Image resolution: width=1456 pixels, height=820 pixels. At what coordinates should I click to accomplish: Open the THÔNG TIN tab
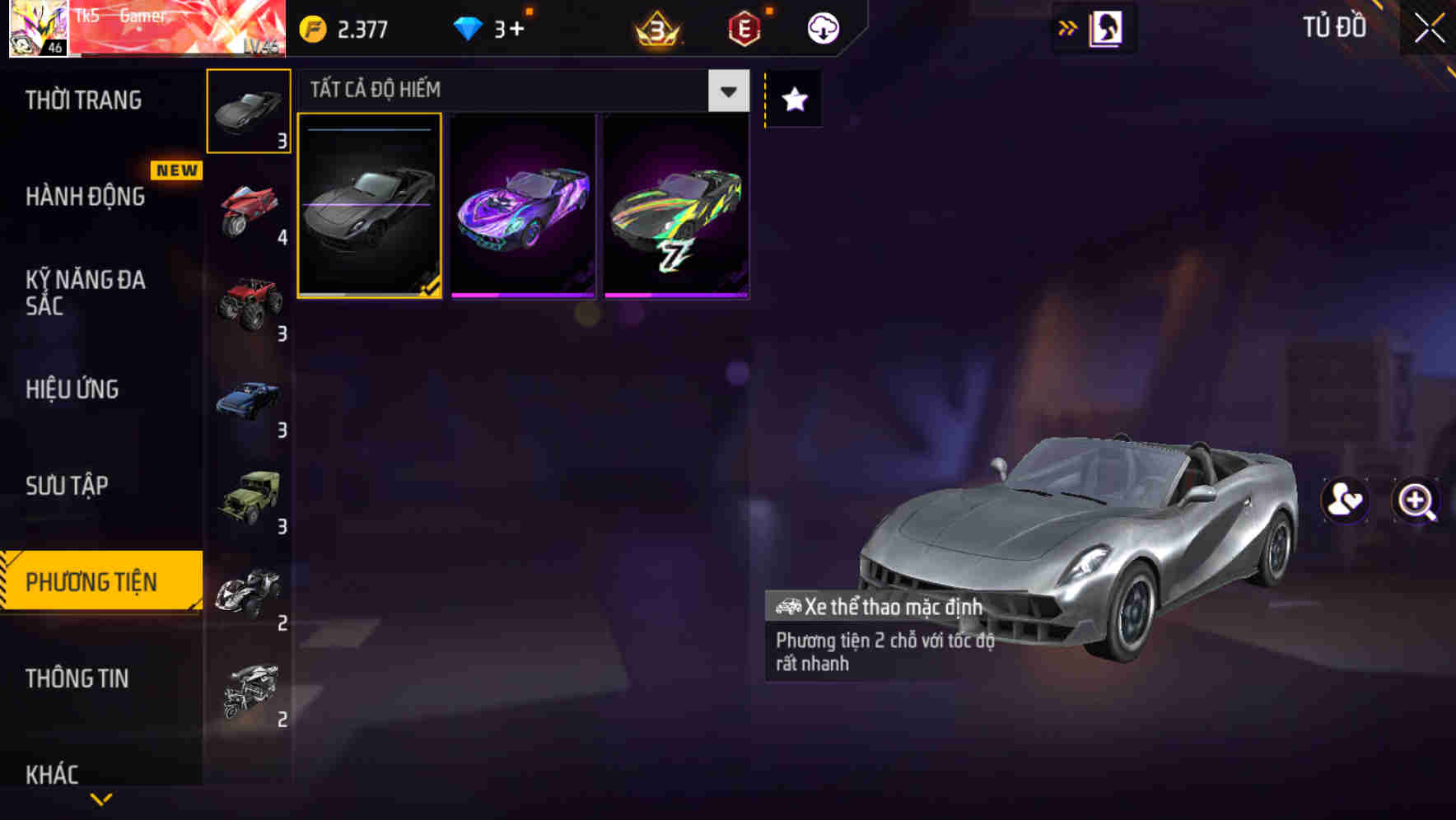point(78,678)
